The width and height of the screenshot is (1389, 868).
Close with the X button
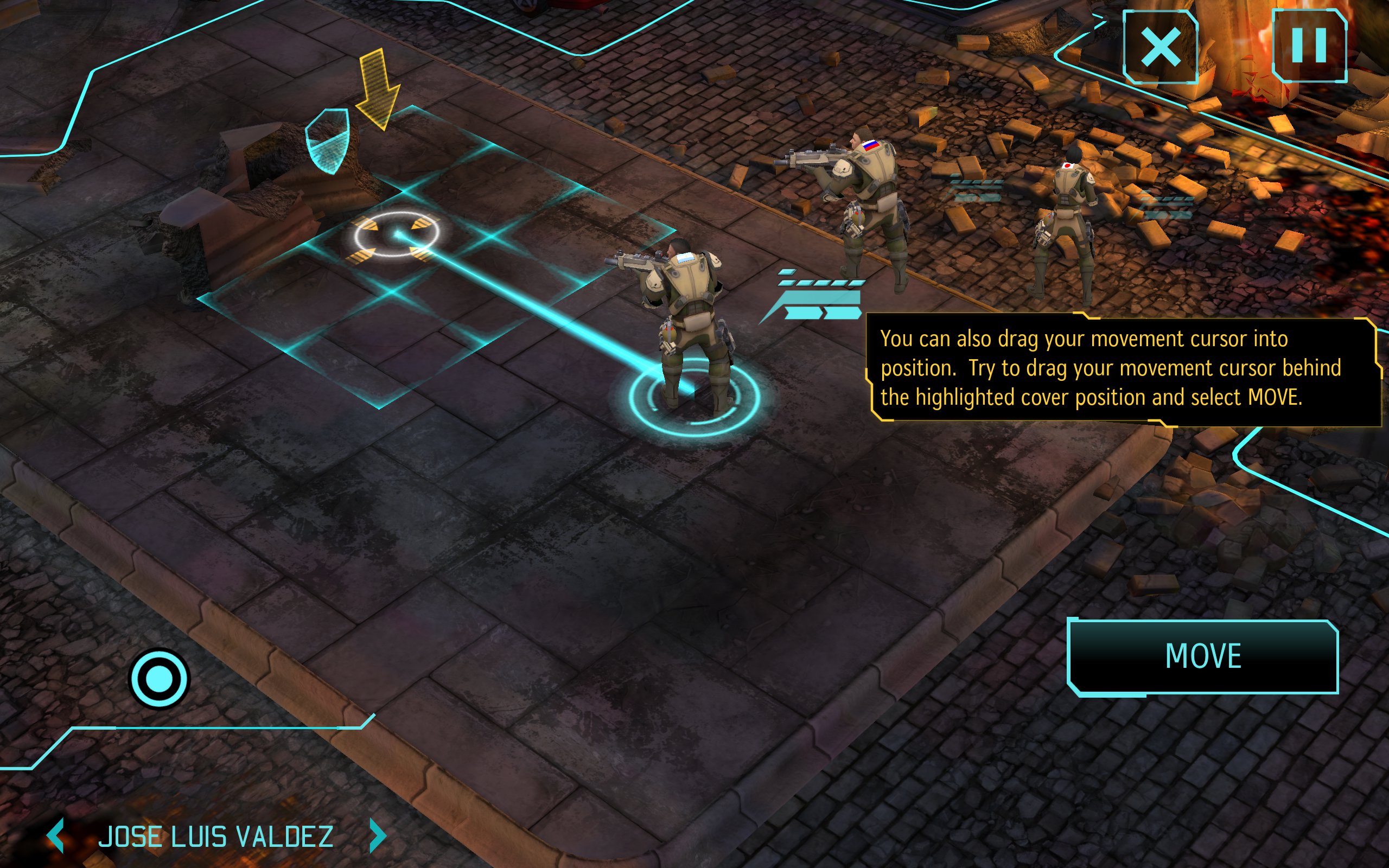(x=1160, y=47)
